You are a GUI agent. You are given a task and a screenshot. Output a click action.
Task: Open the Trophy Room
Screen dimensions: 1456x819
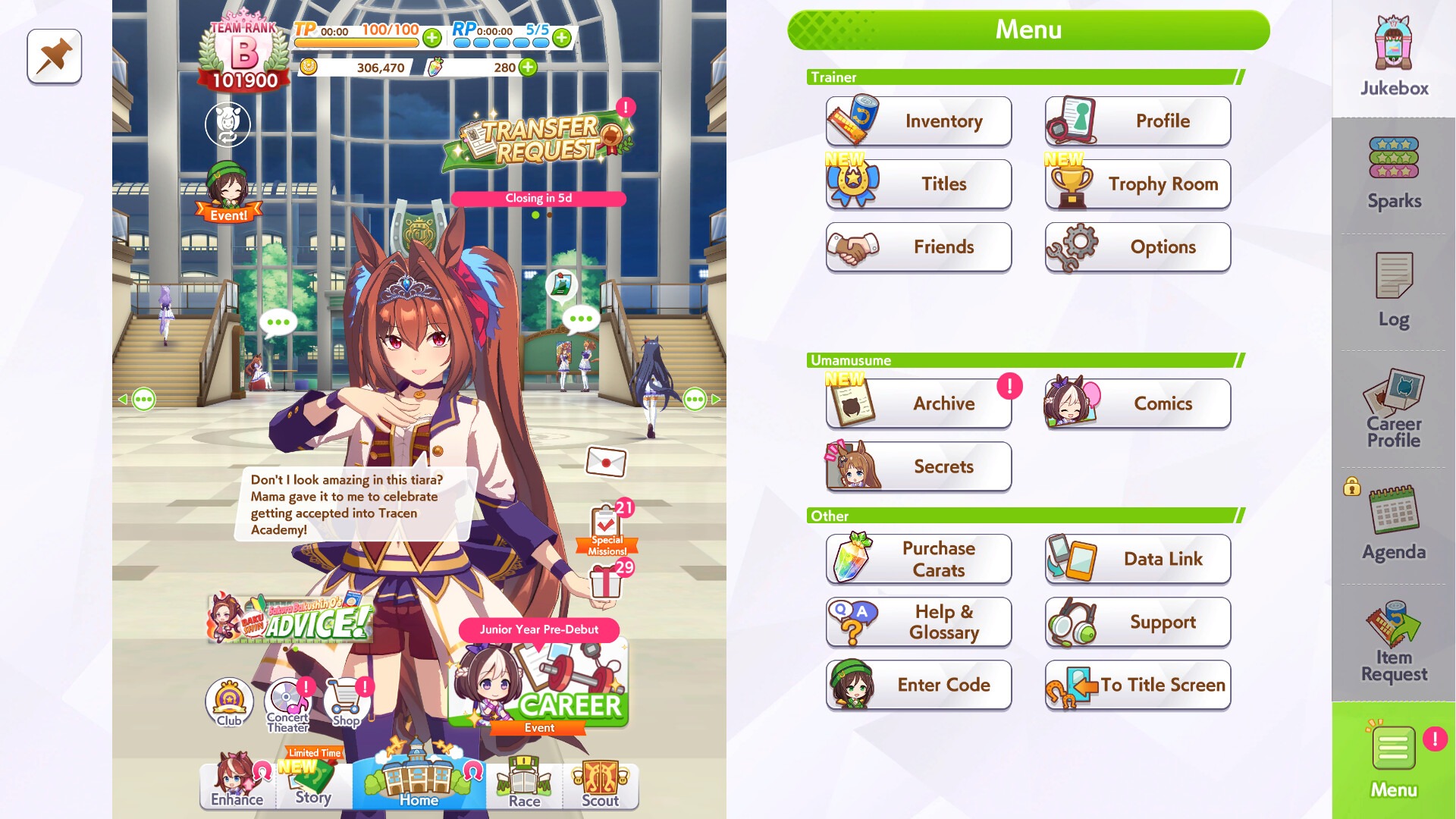pyautogui.click(x=1137, y=184)
